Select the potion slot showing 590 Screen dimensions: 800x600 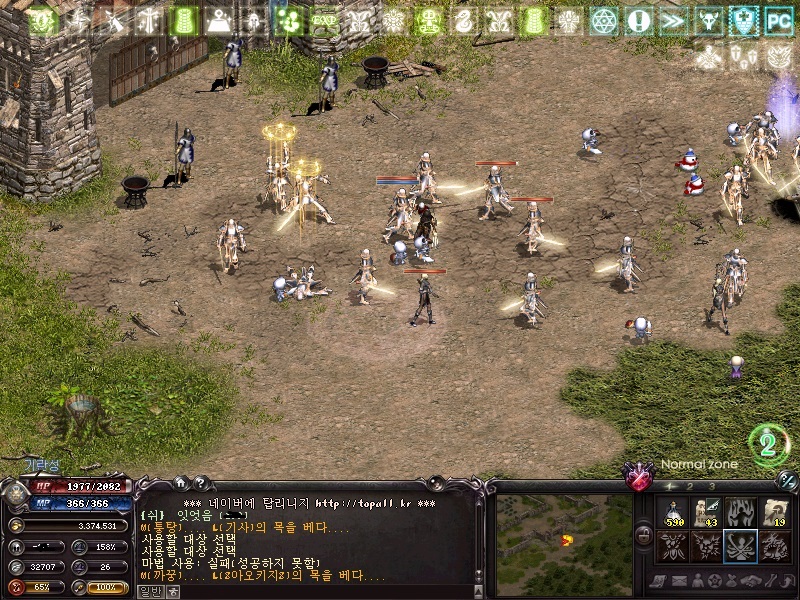pos(672,513)
